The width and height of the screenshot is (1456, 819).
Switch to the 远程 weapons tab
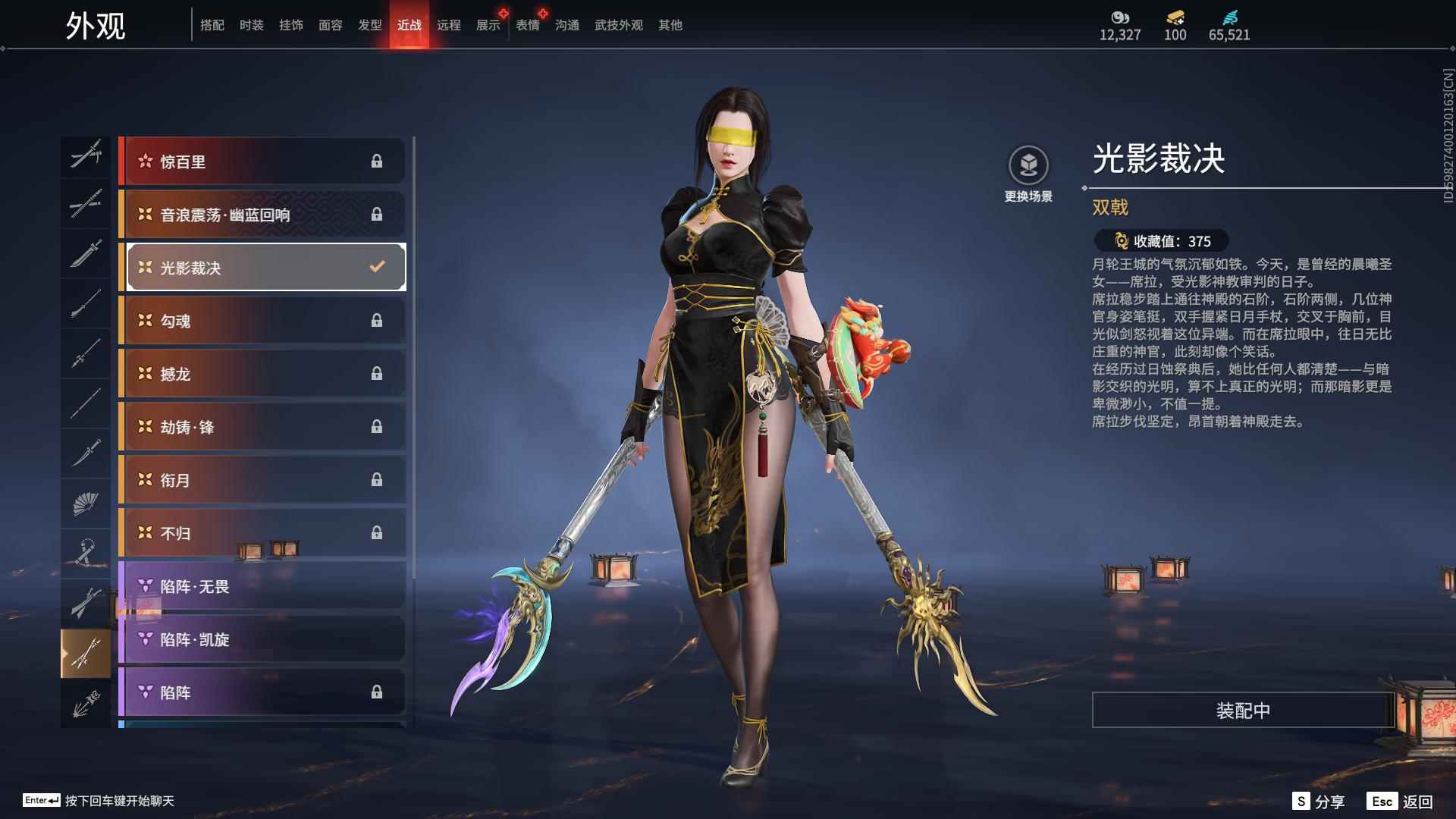(x=448, y=25)
